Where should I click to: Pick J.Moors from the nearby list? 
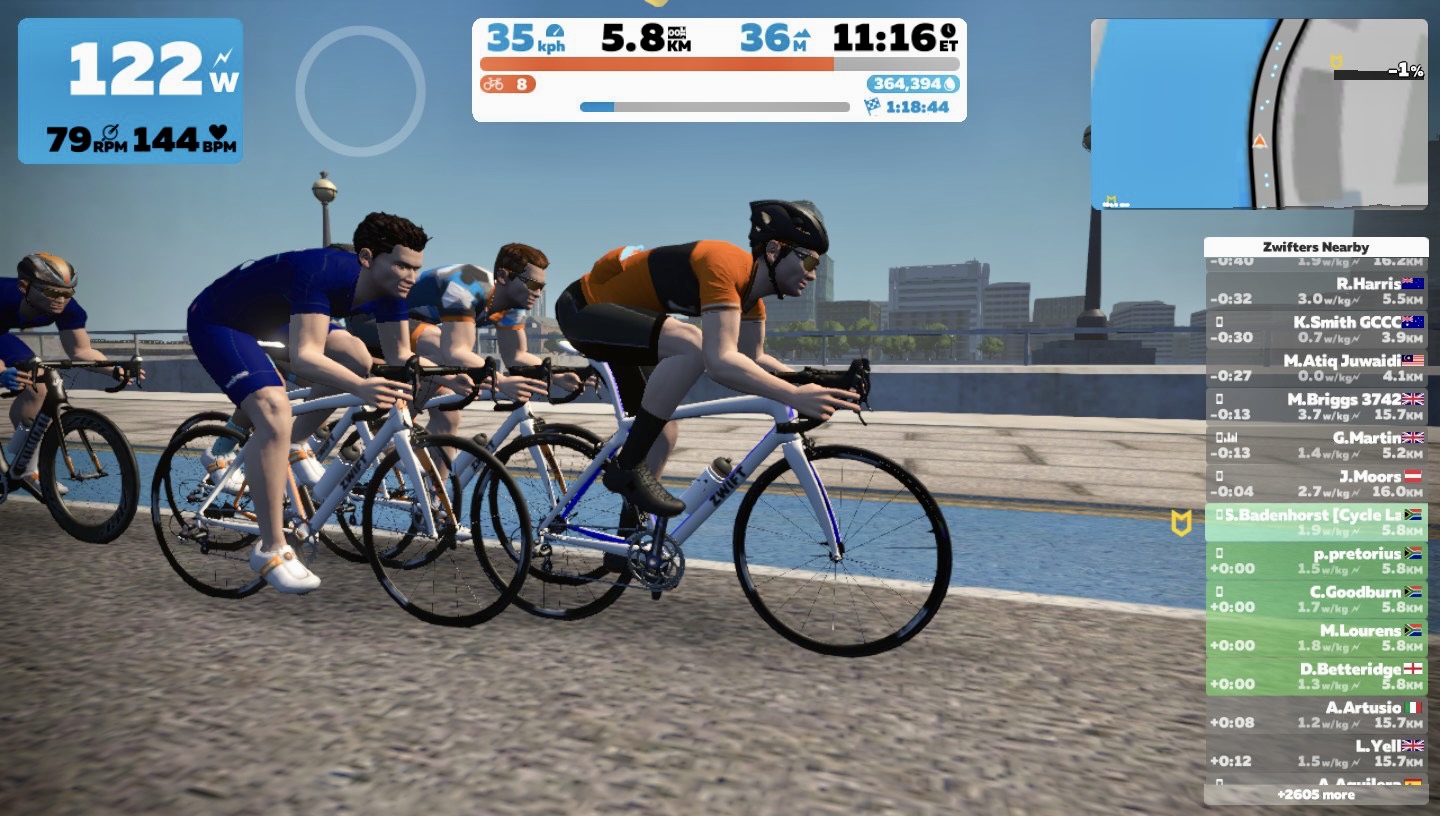[1316, 483]
